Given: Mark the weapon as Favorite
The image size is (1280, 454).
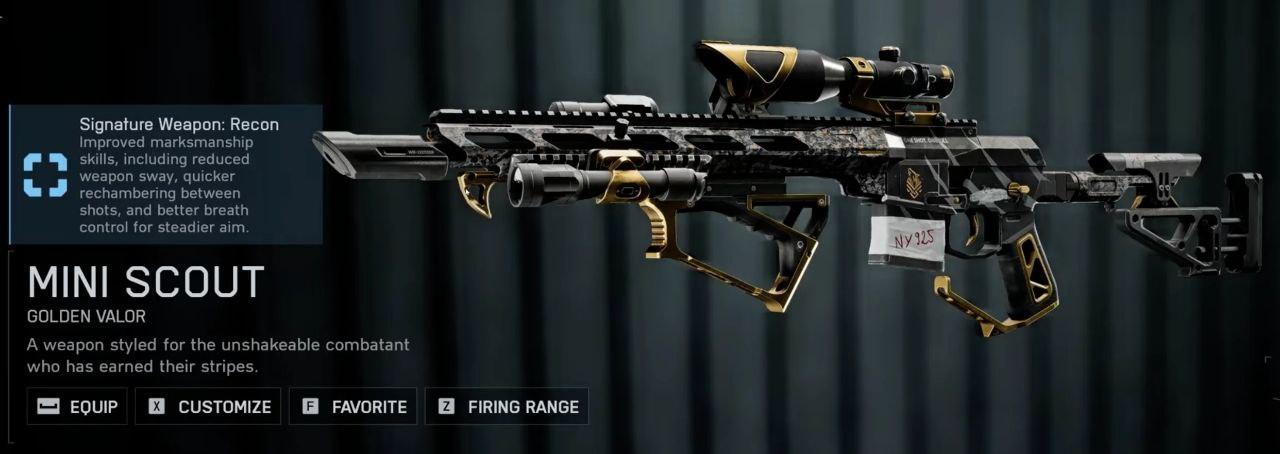Looking at the screenshot, I should [354, 407].
